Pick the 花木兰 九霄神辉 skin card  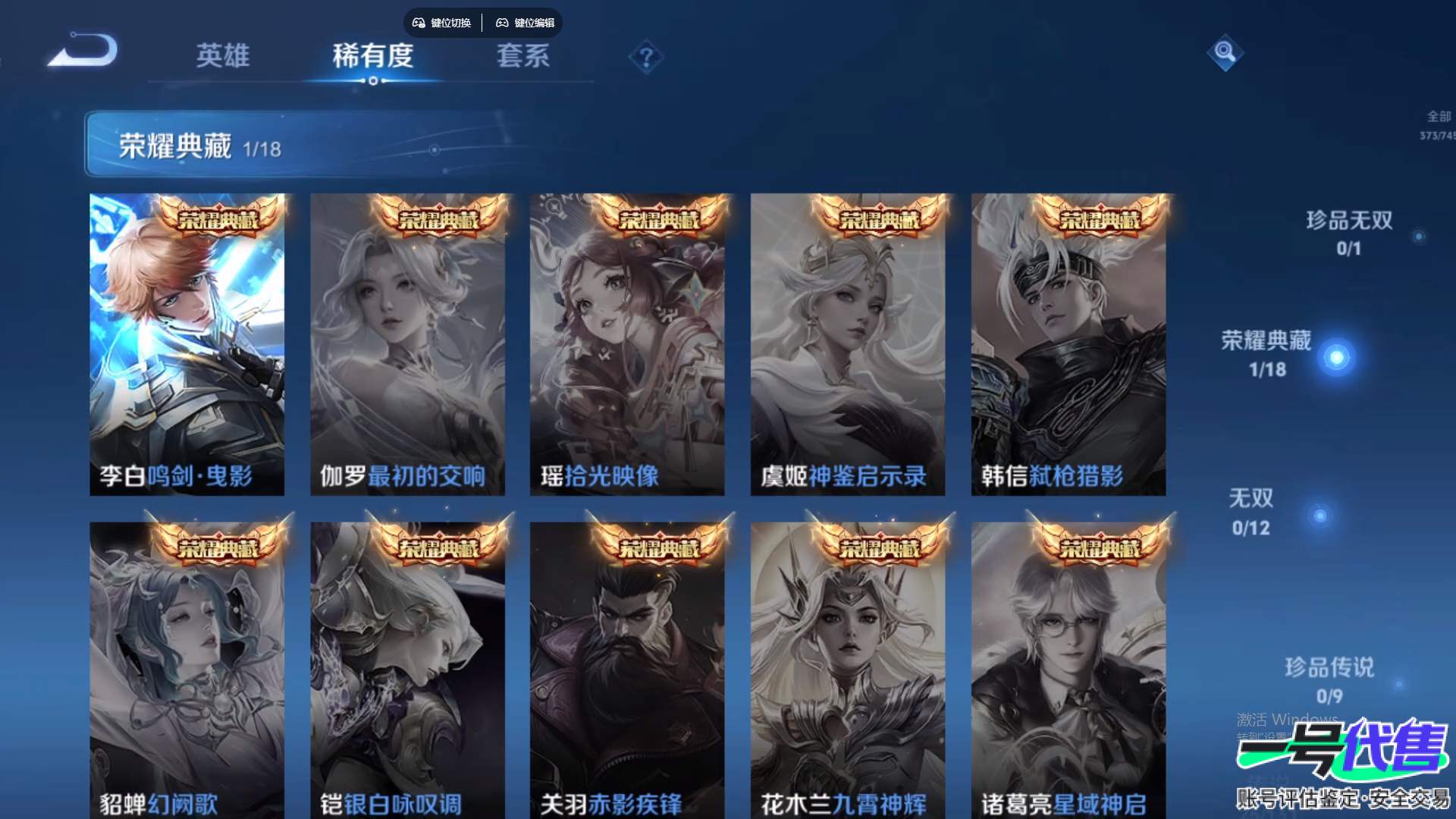click(x=848, y=671)
